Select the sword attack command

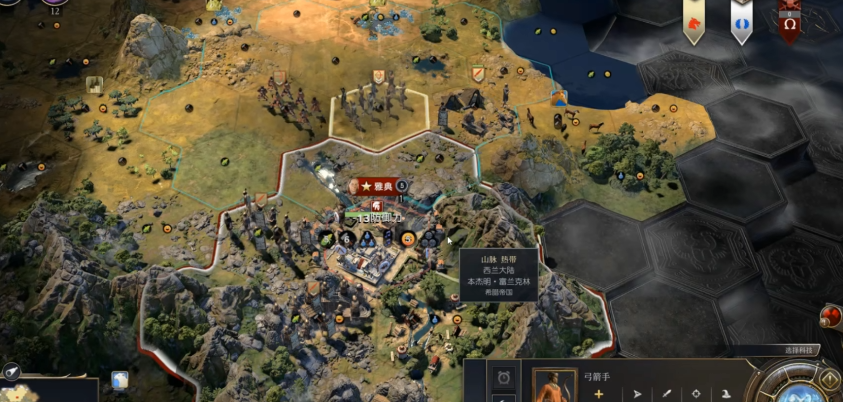click(x=665, y=393)
